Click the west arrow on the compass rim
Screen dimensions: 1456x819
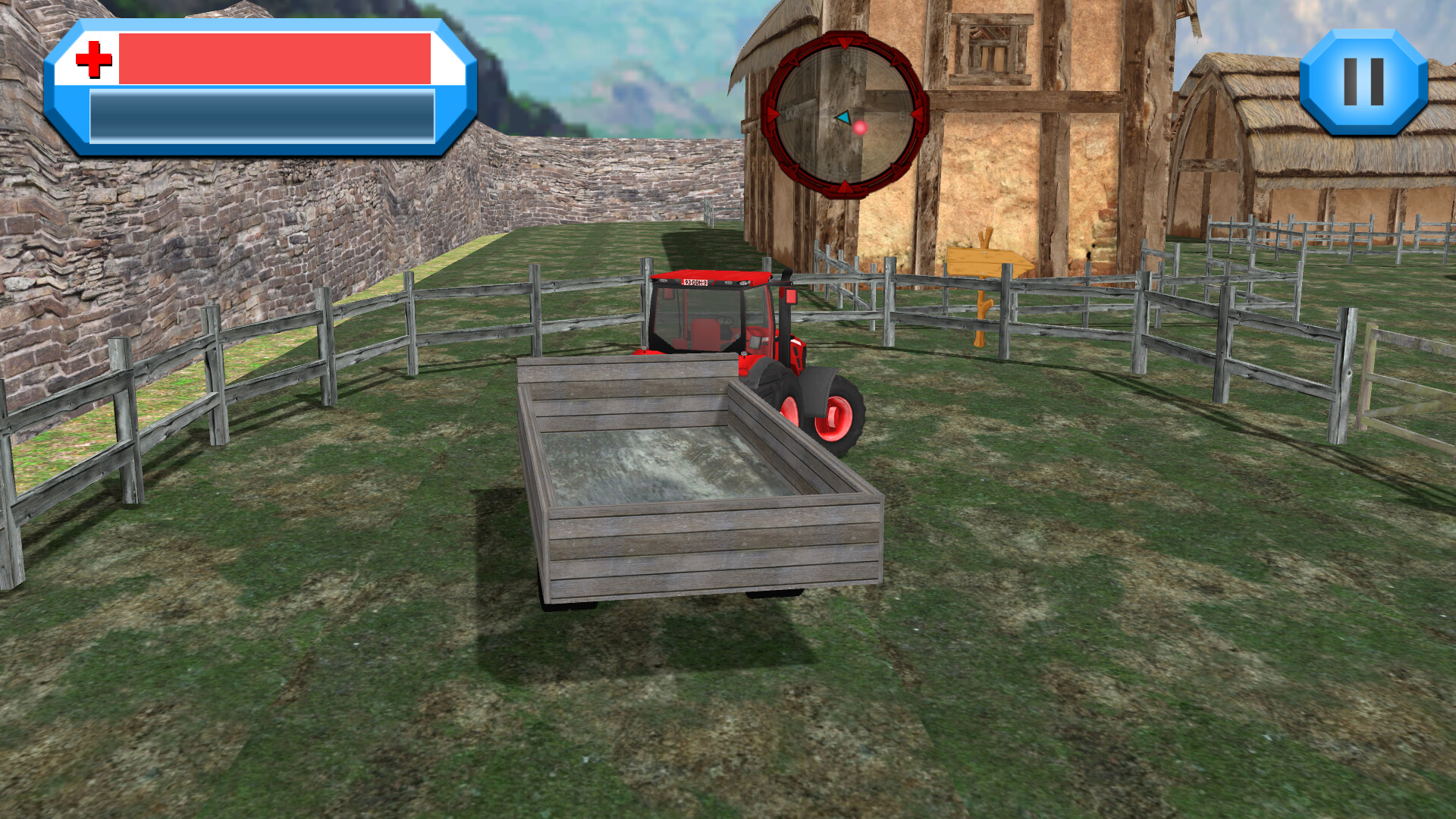[772, 115]
